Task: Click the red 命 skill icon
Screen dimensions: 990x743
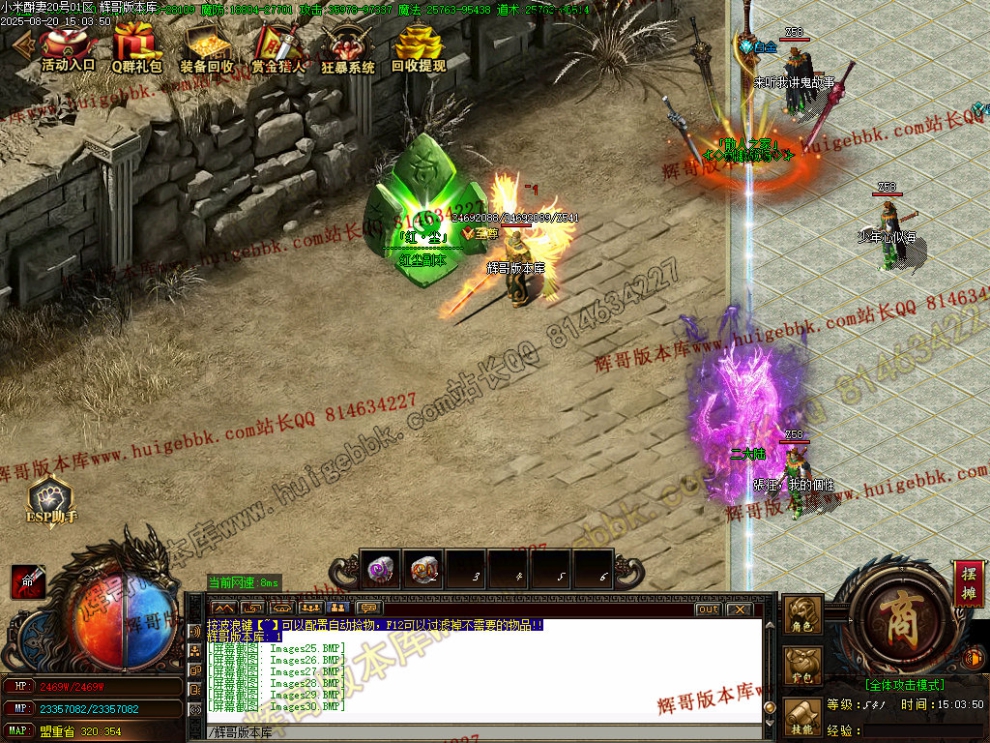Action: (x=28, y=582)
